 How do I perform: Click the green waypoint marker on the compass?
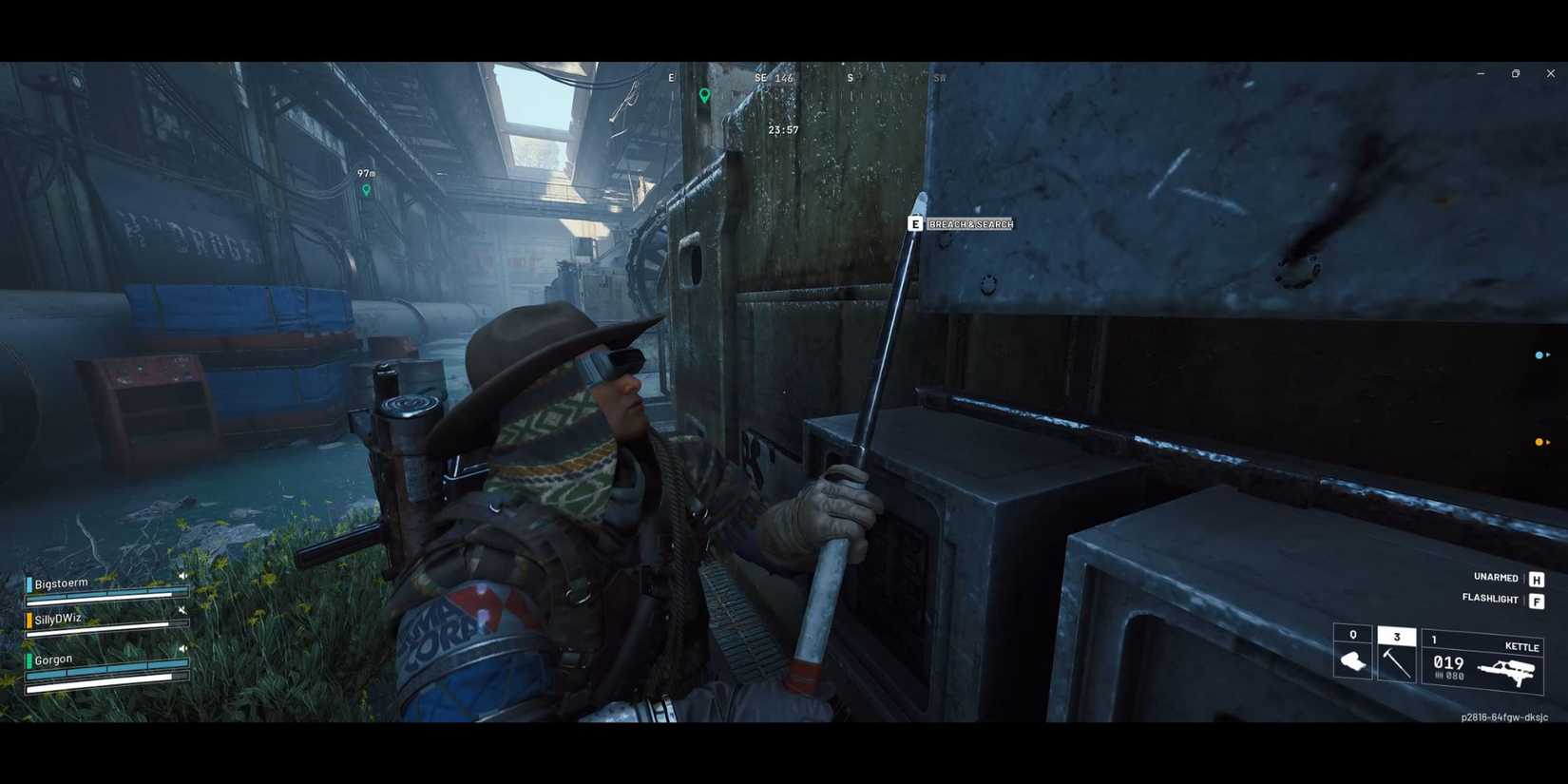pos(703,96)
